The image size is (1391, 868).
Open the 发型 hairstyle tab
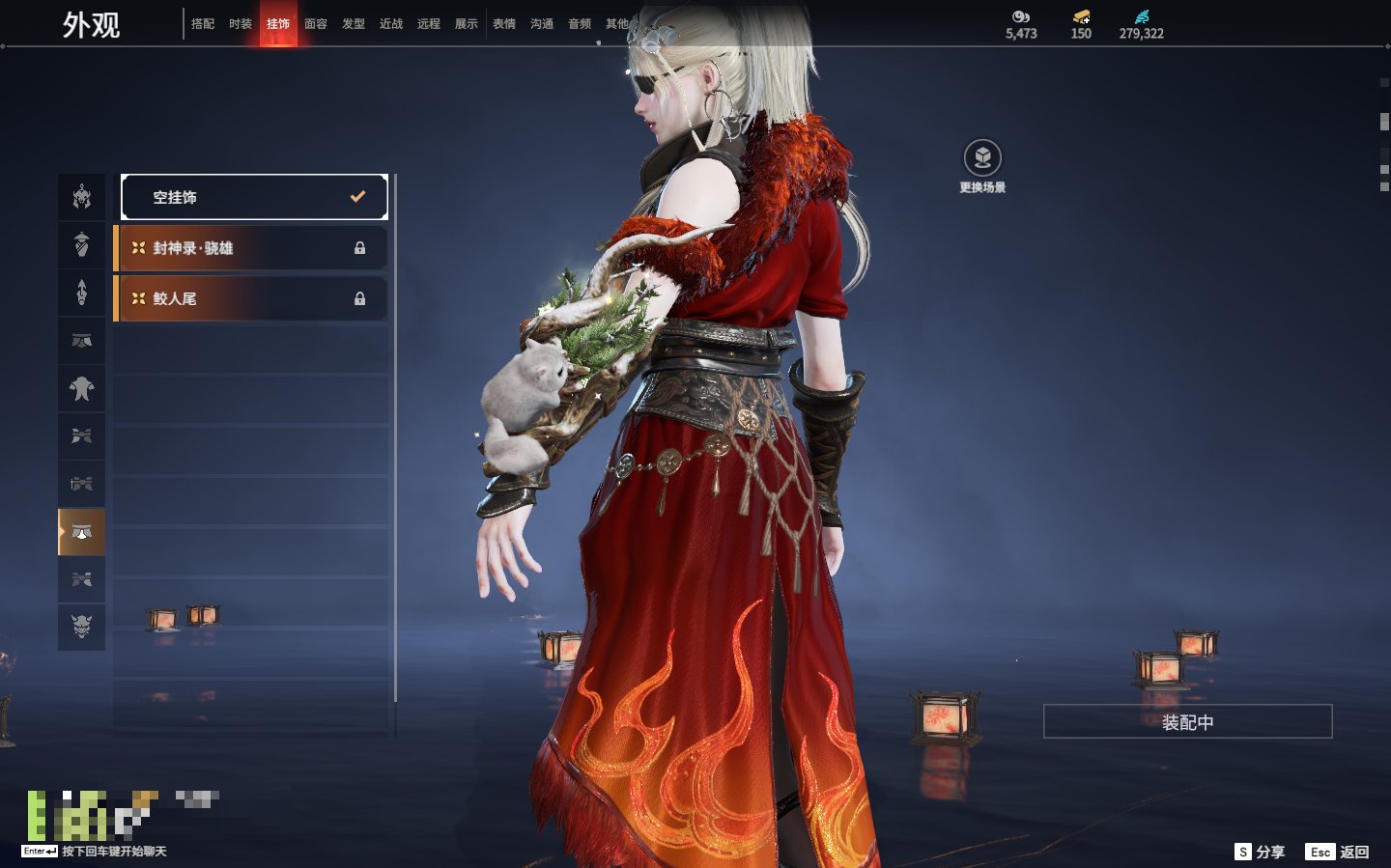click(x=354, y=24)
